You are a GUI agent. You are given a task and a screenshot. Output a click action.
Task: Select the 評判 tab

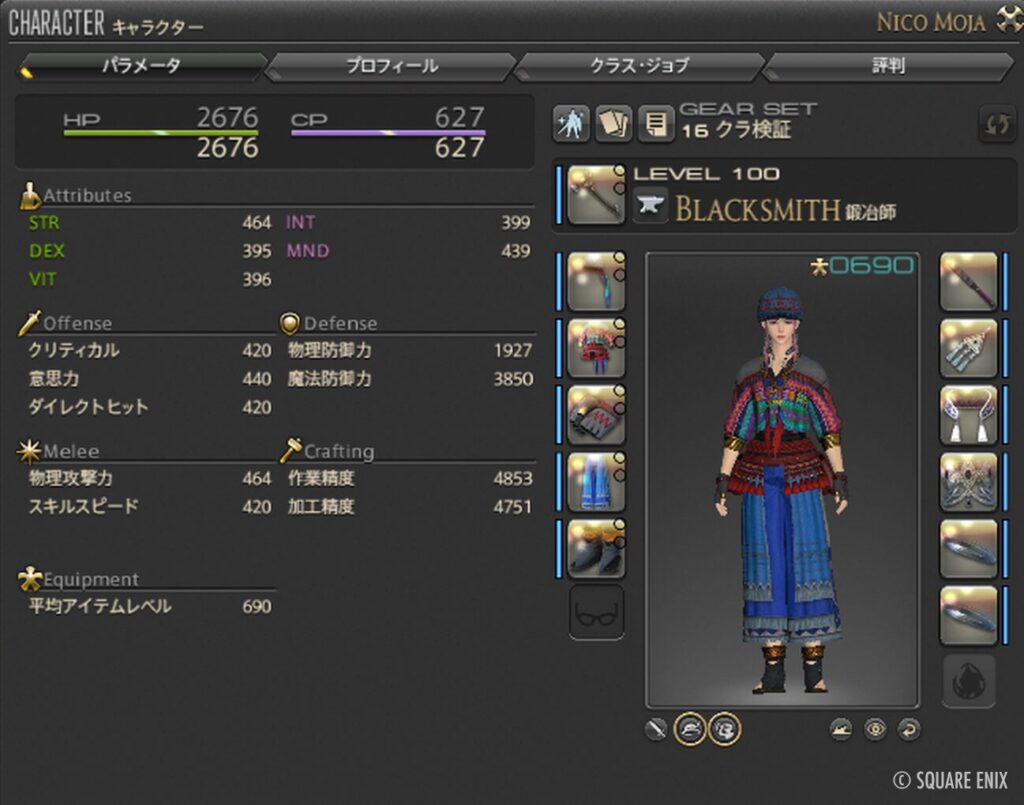click(888, 66)
